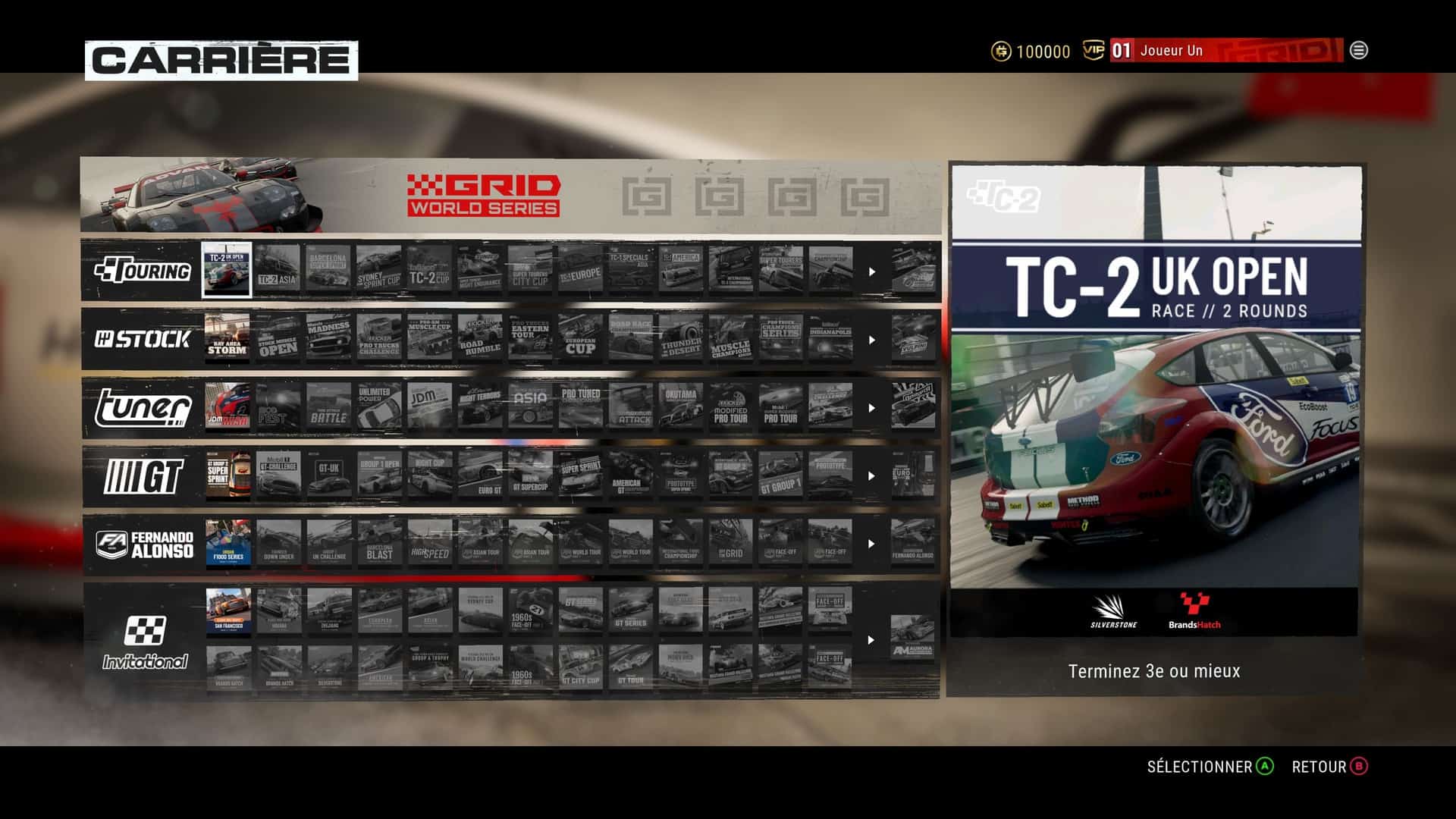
Task: Select the Urban F1000 Series event
Action: point(227,543)
